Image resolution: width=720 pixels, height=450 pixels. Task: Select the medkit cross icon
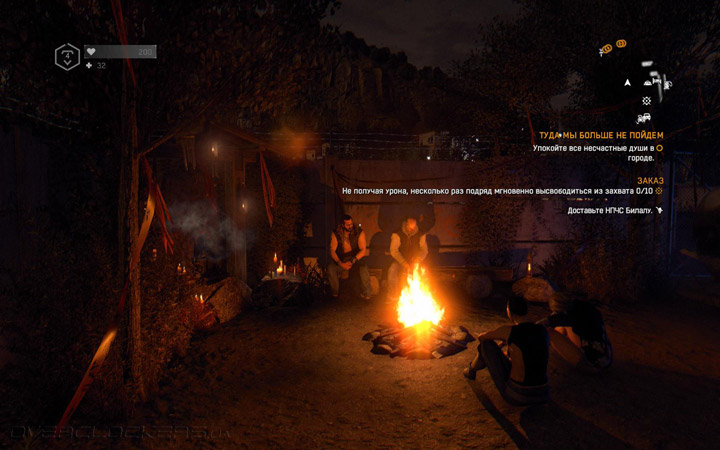(89, 66)
